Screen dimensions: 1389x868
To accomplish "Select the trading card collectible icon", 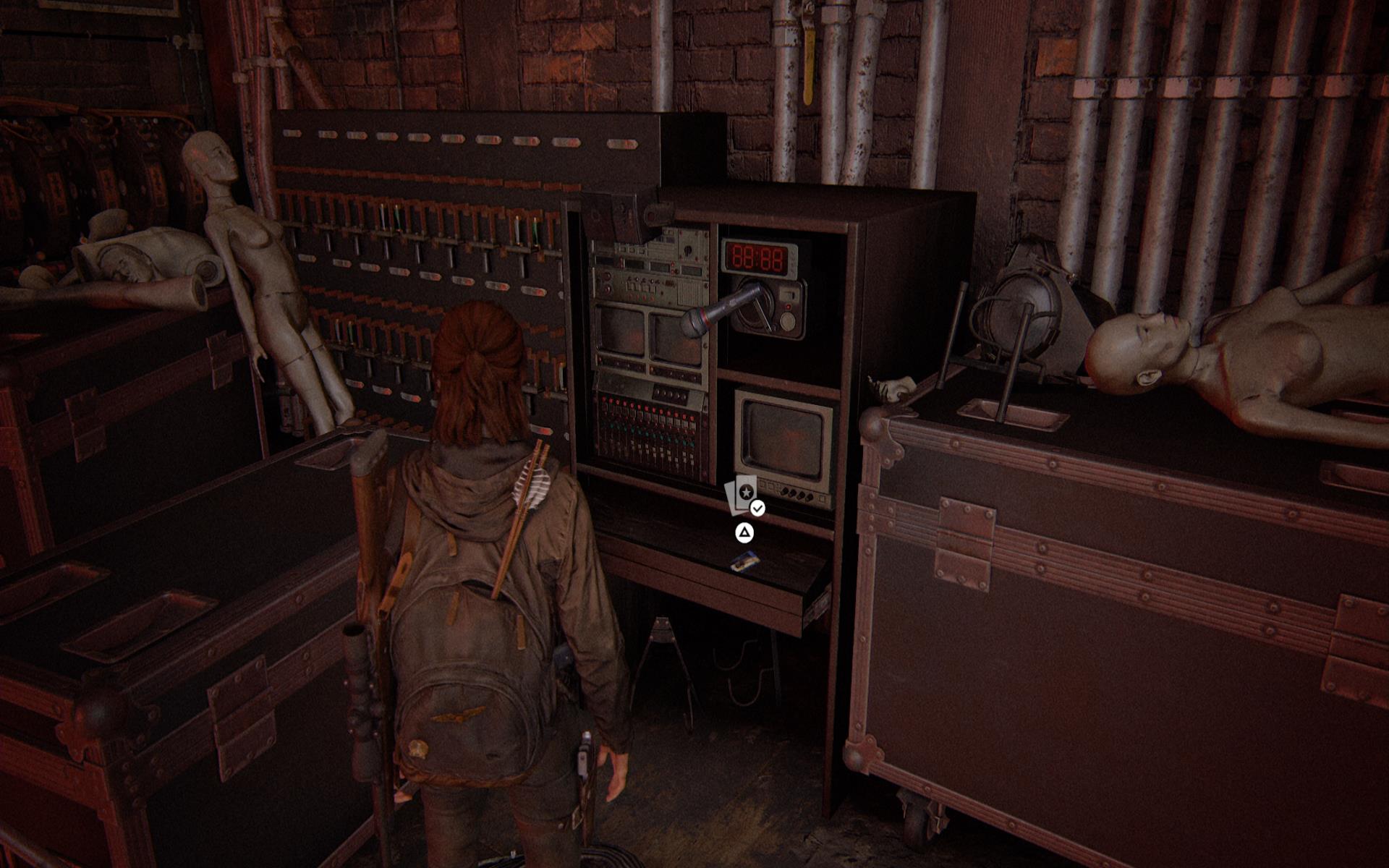I will point(742,495).
